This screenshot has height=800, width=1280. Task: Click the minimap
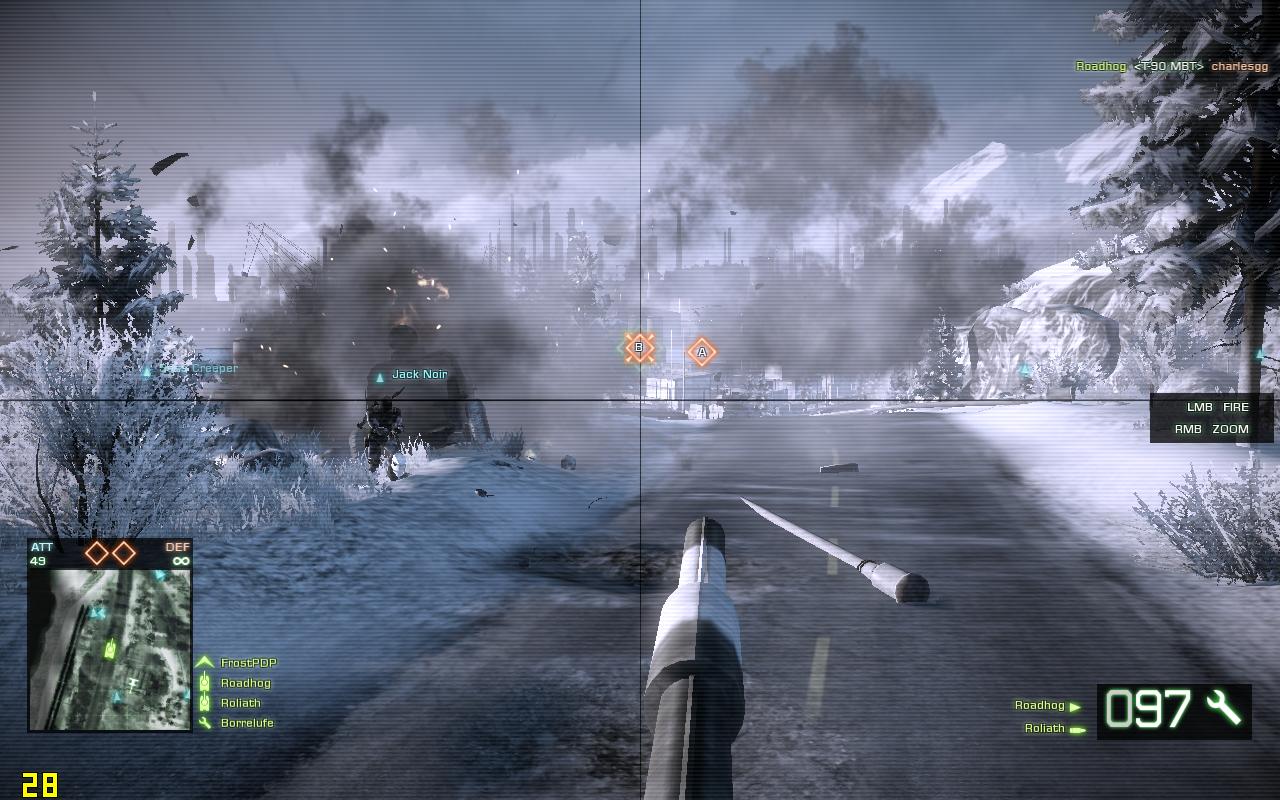(109, 649)
